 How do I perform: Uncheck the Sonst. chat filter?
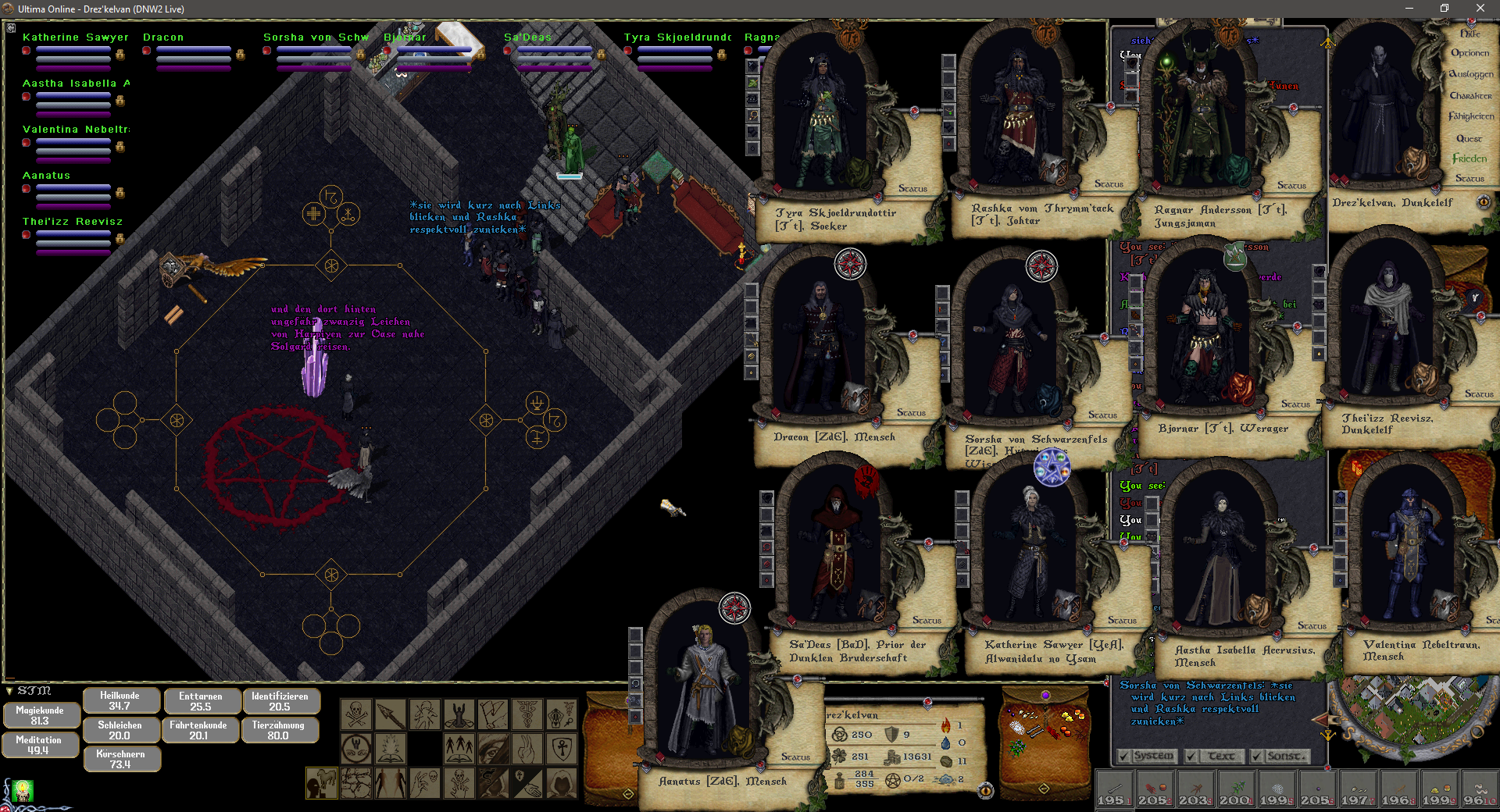(x=1256, y=756)
